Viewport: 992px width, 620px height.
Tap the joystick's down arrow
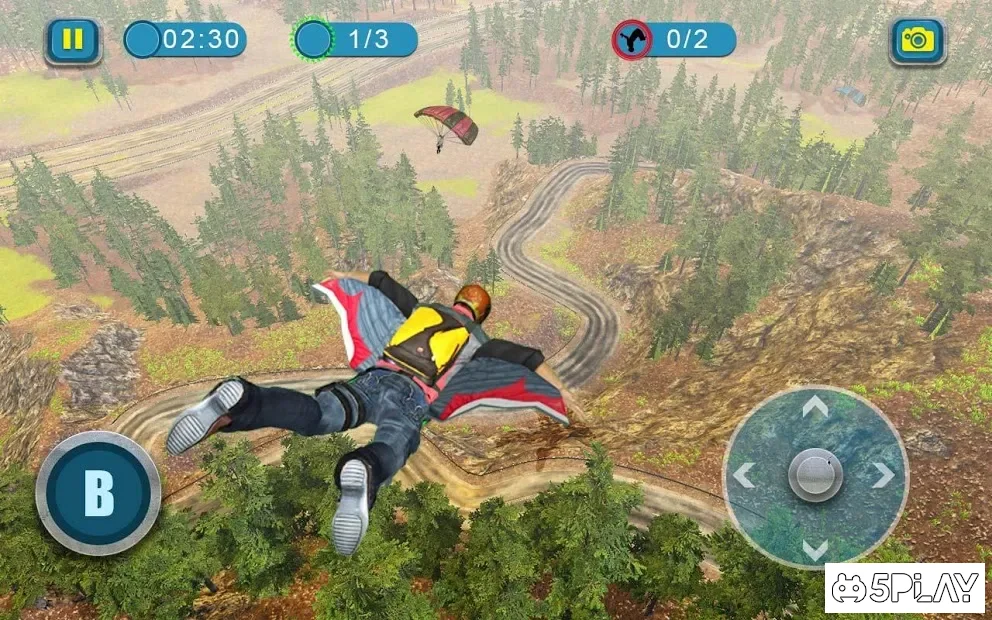[815, 548]
